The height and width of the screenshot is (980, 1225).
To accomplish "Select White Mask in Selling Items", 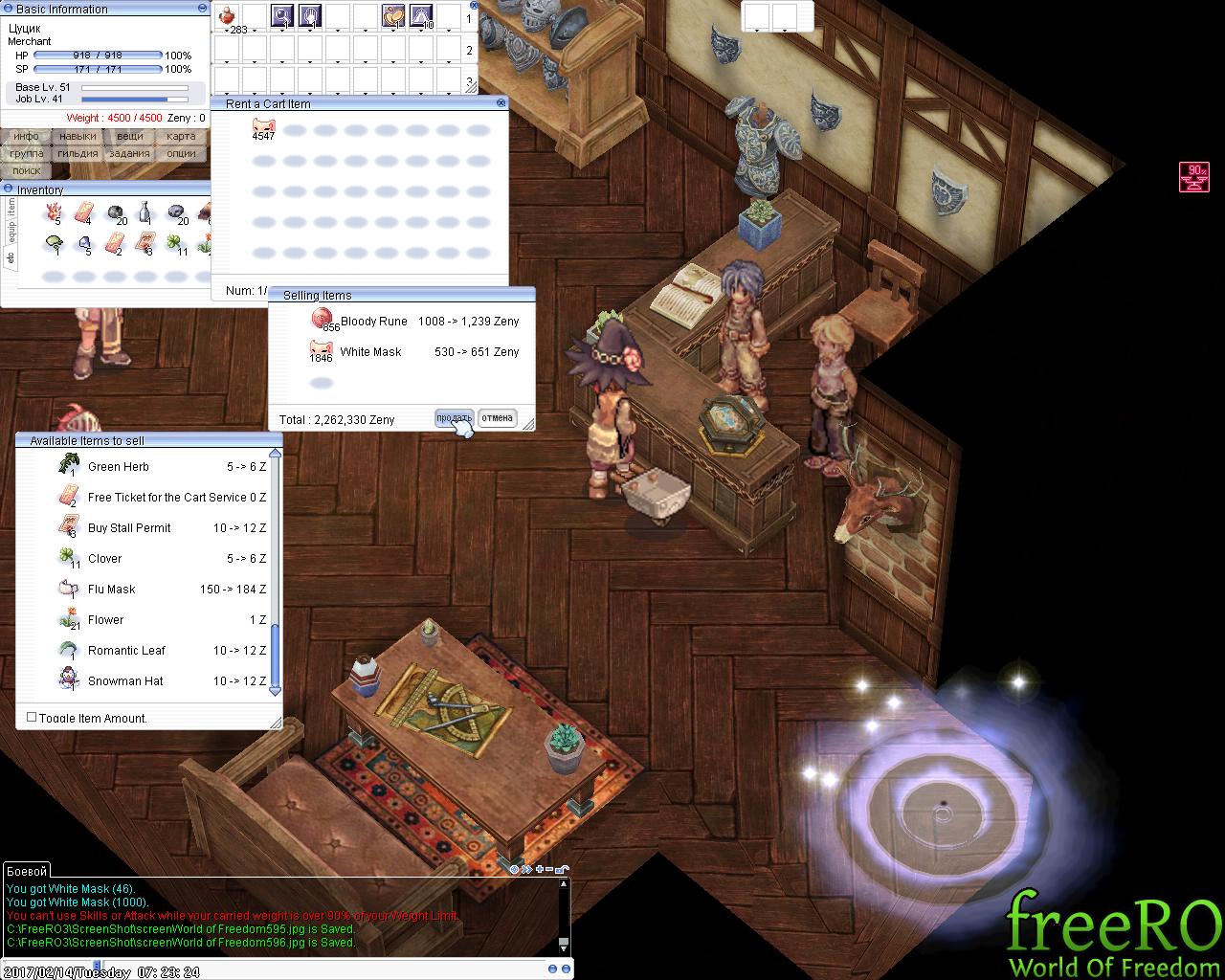I will tap(370, 352).
